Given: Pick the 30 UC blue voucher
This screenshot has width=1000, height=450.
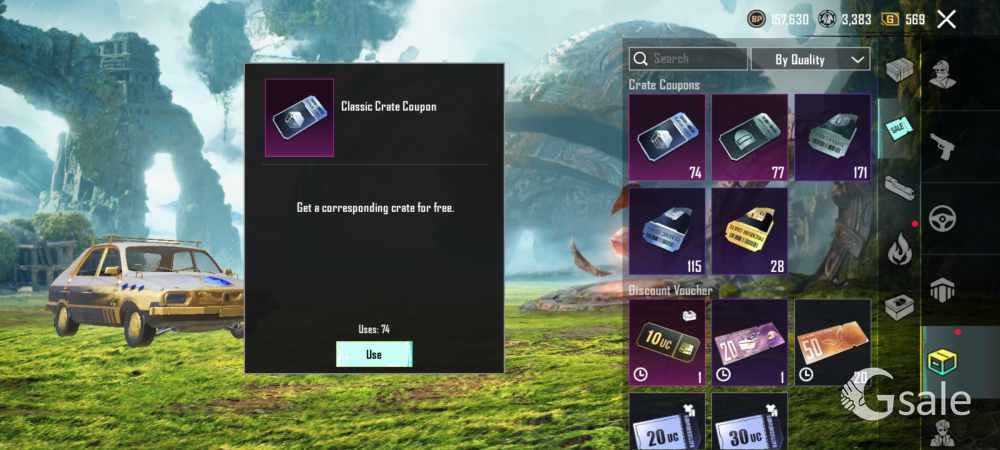Looking at the screenshot, I should pos(749,421).
